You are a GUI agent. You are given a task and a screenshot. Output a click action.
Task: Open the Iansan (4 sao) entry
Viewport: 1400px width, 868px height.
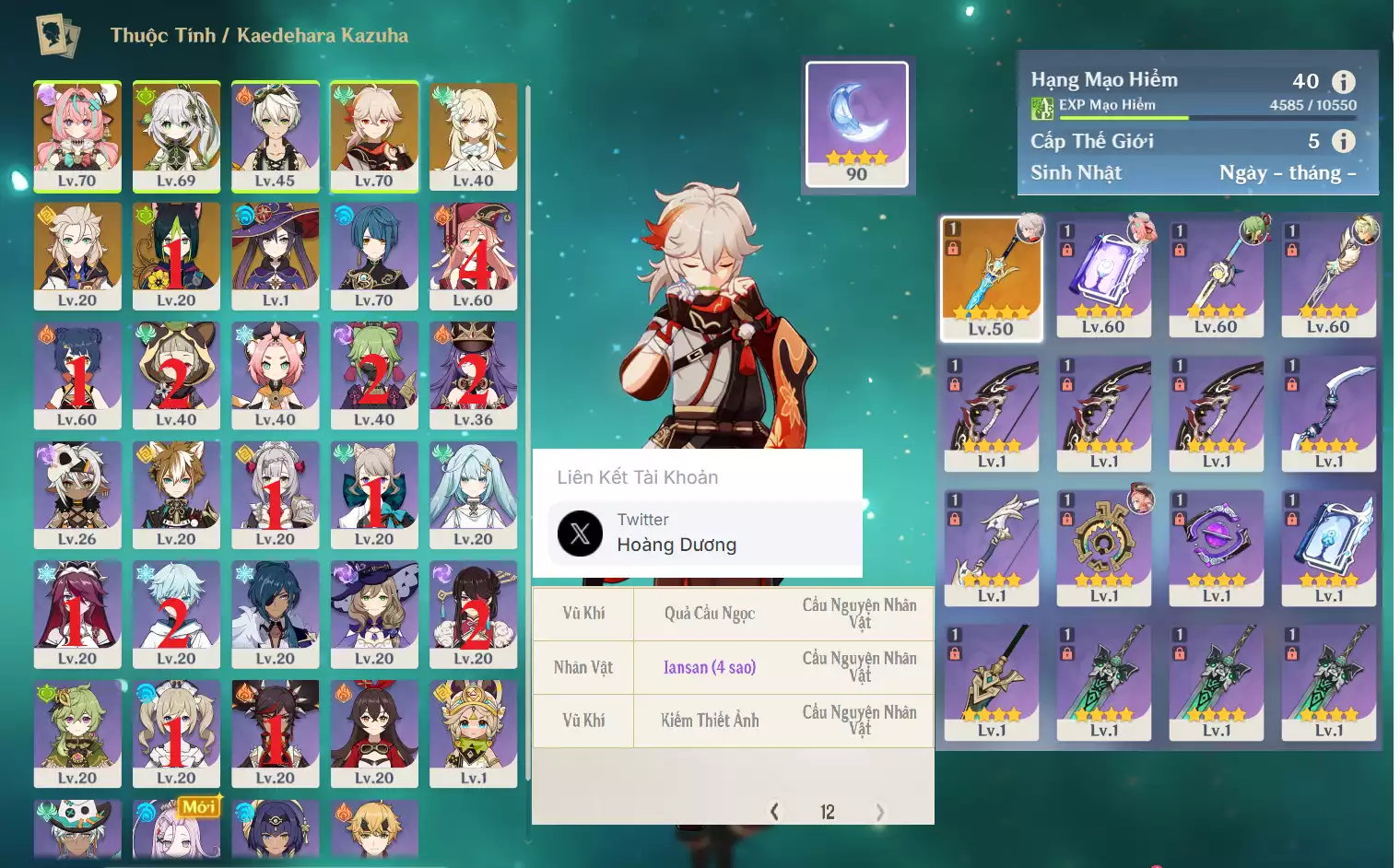pos(709,667)
